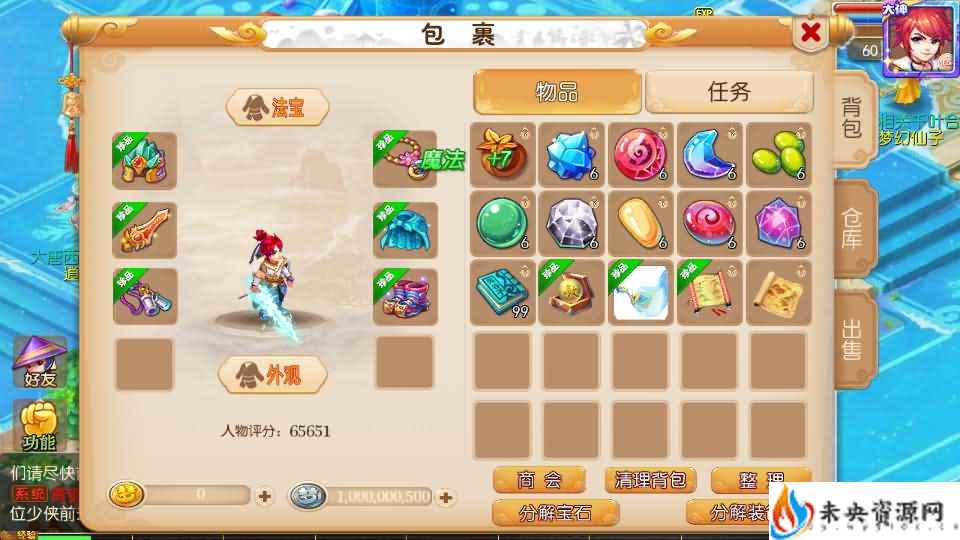Click the 法宝 treasure button
The height and width of the screenshot is (540, 960).
point(278,108)
